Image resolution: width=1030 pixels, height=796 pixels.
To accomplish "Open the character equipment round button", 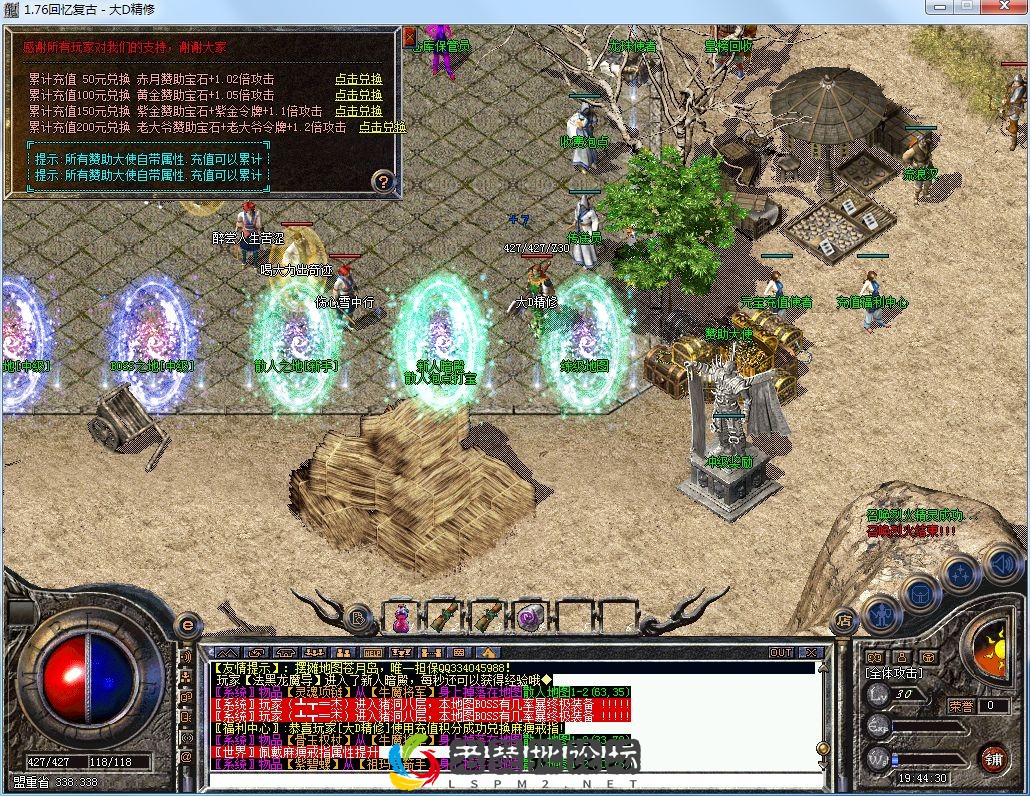I will 881,613.
